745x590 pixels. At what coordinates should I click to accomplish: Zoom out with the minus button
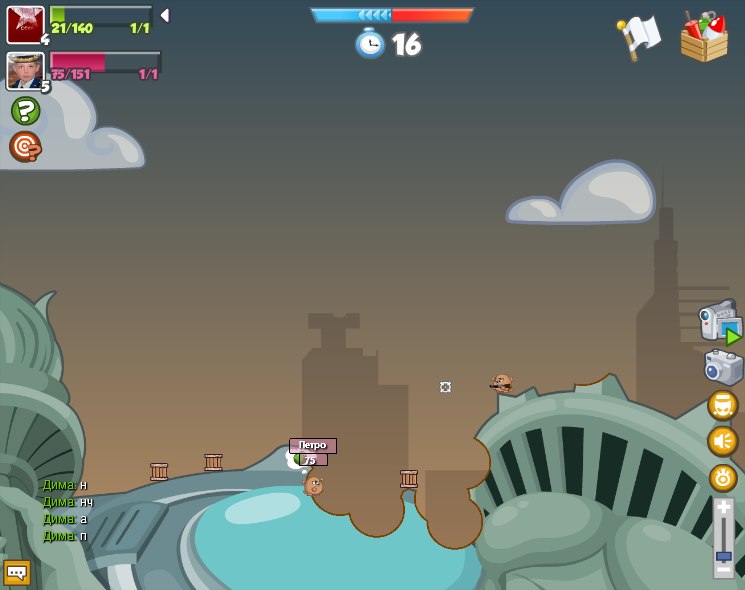(723, 569)
